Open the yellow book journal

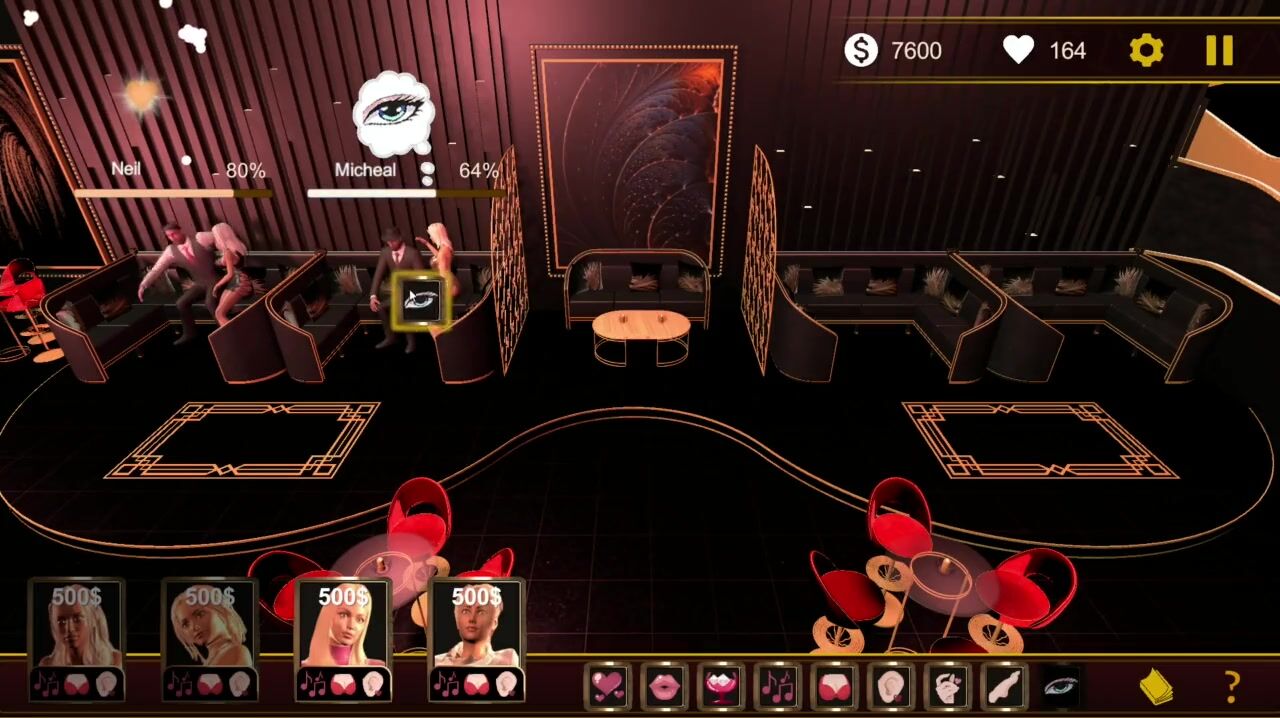point(1156,686)
